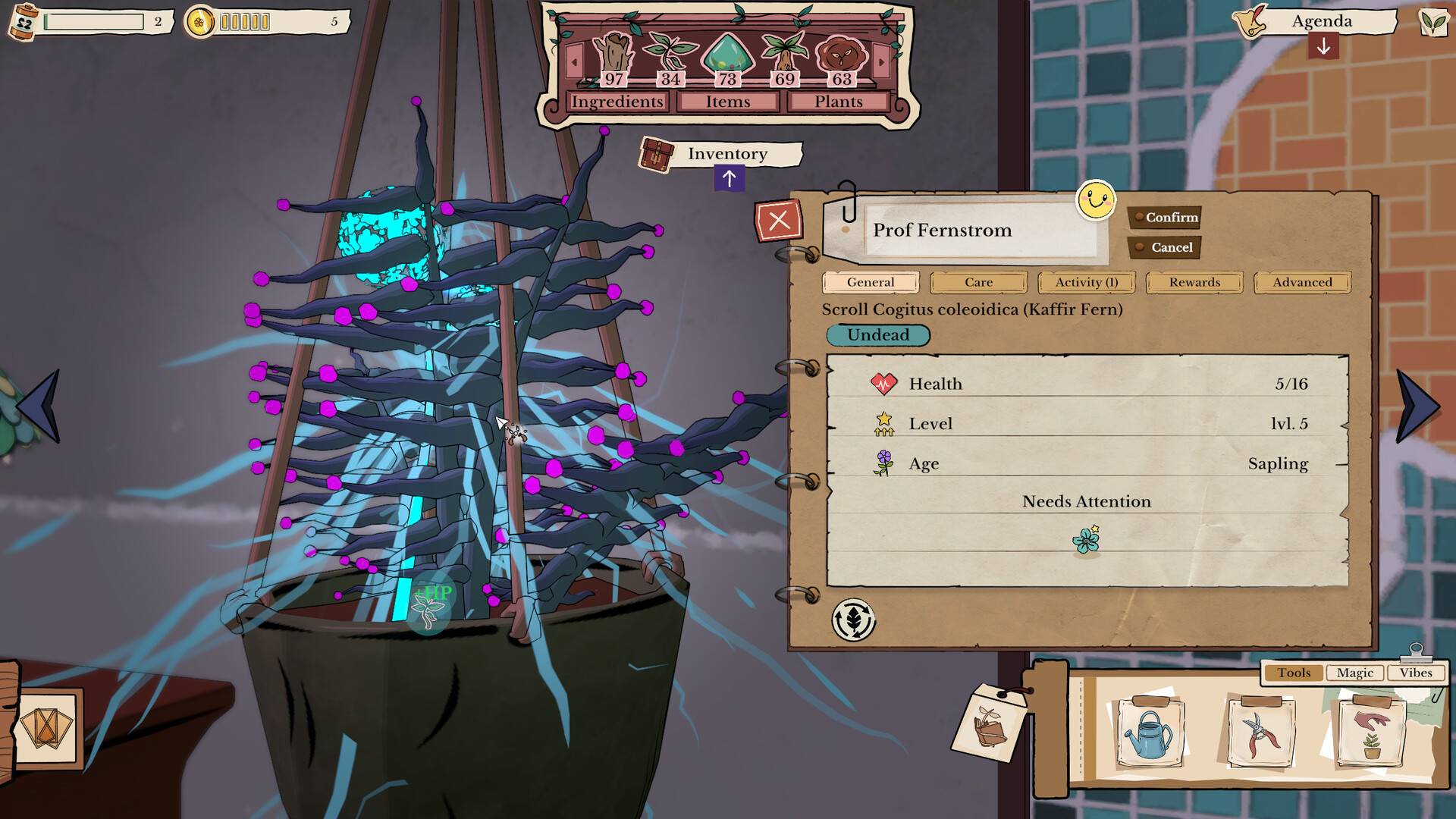Switch to the Plants inventory category
The image size is (1456, 819).
pos(839,102)
